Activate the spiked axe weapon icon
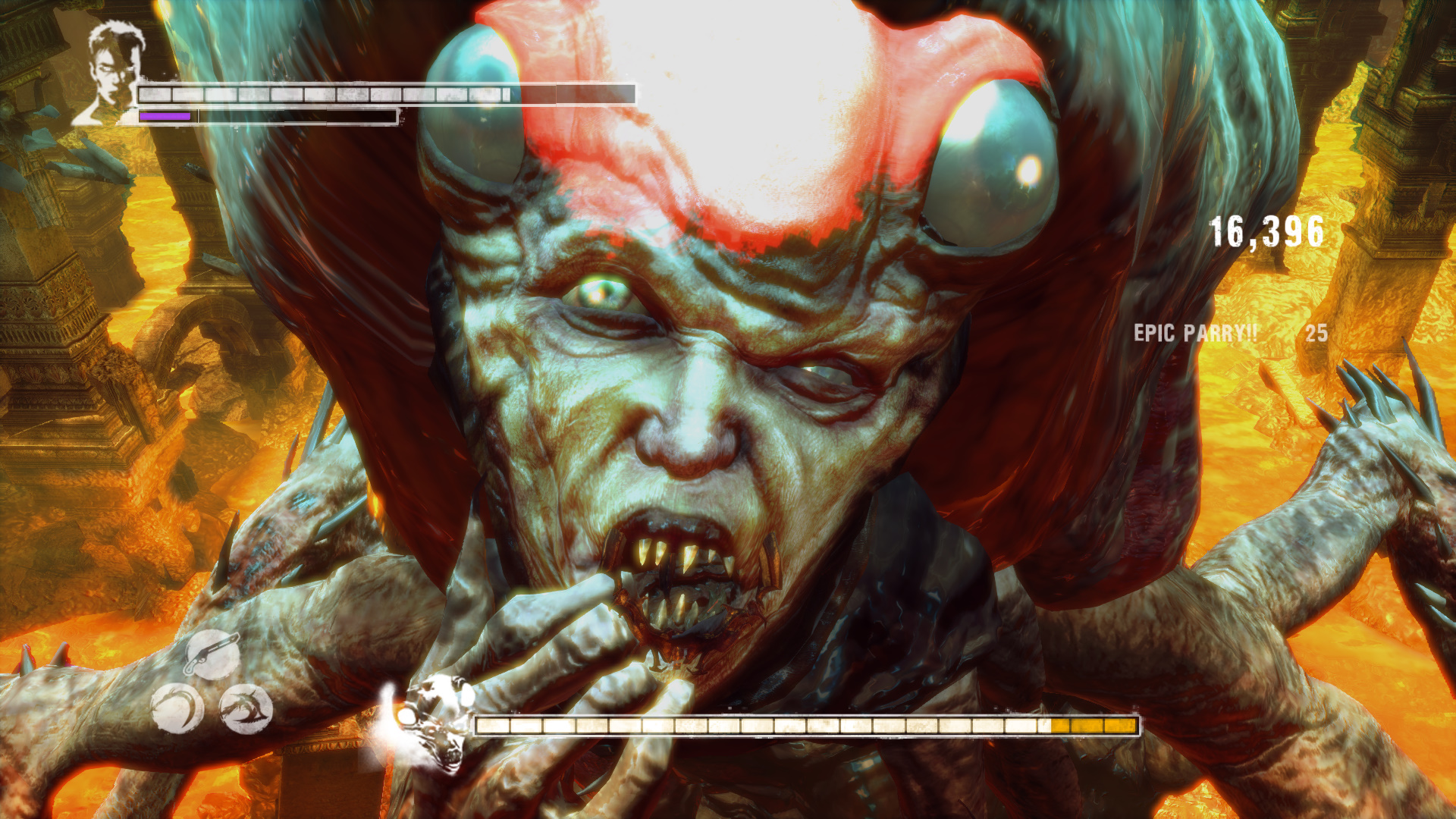Viewport: 1456px width, 819px height. point(246,710)
